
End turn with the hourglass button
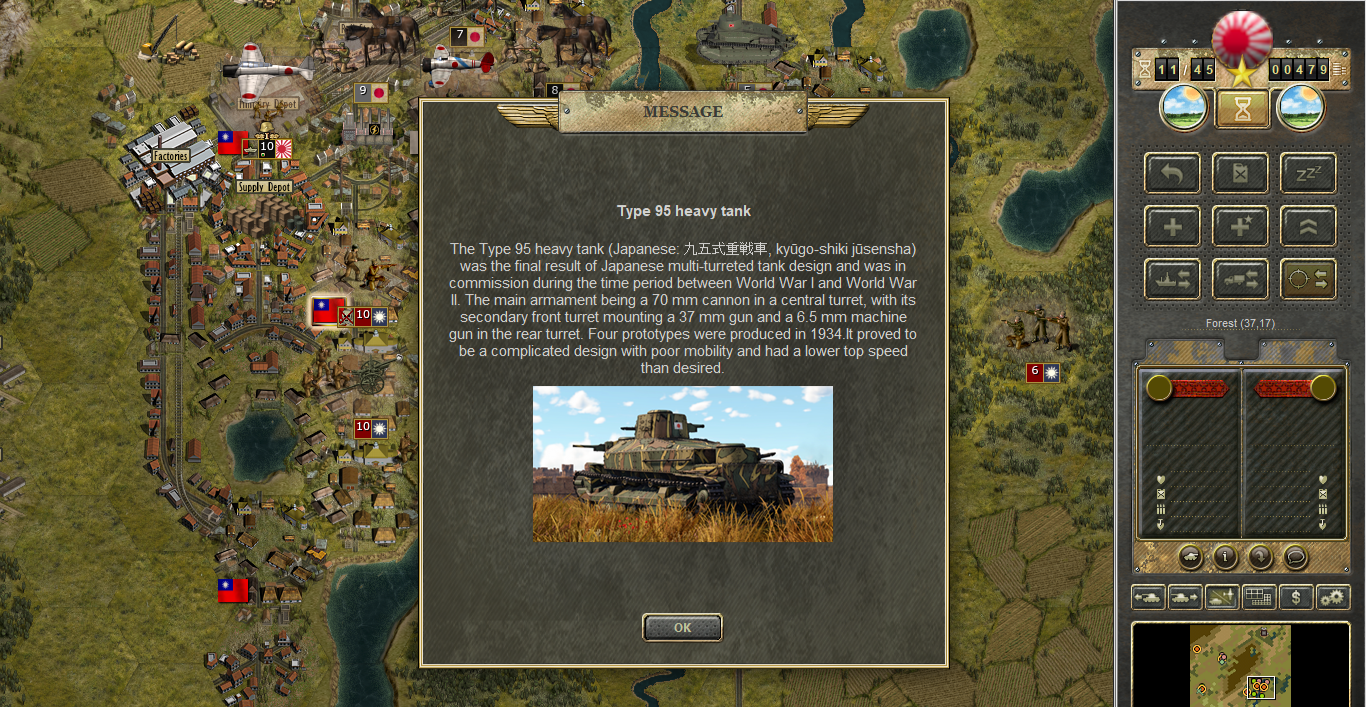(x=1242, y=109)
